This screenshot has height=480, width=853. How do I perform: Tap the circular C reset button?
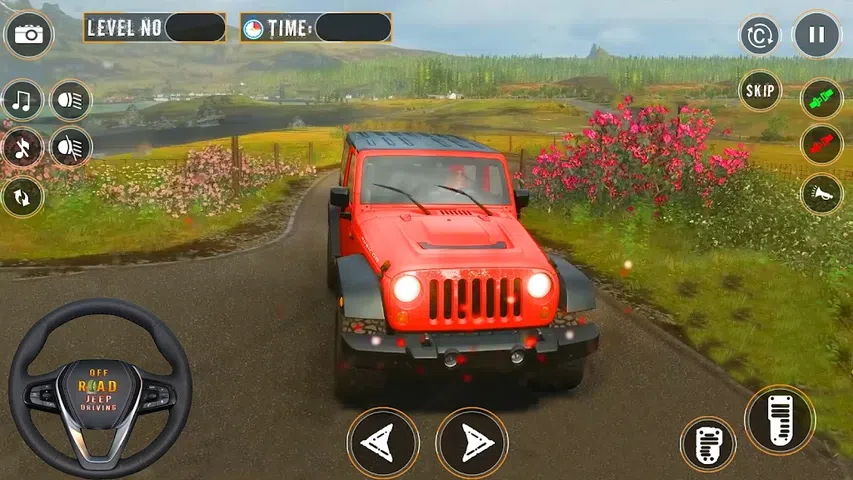point(760,36)
